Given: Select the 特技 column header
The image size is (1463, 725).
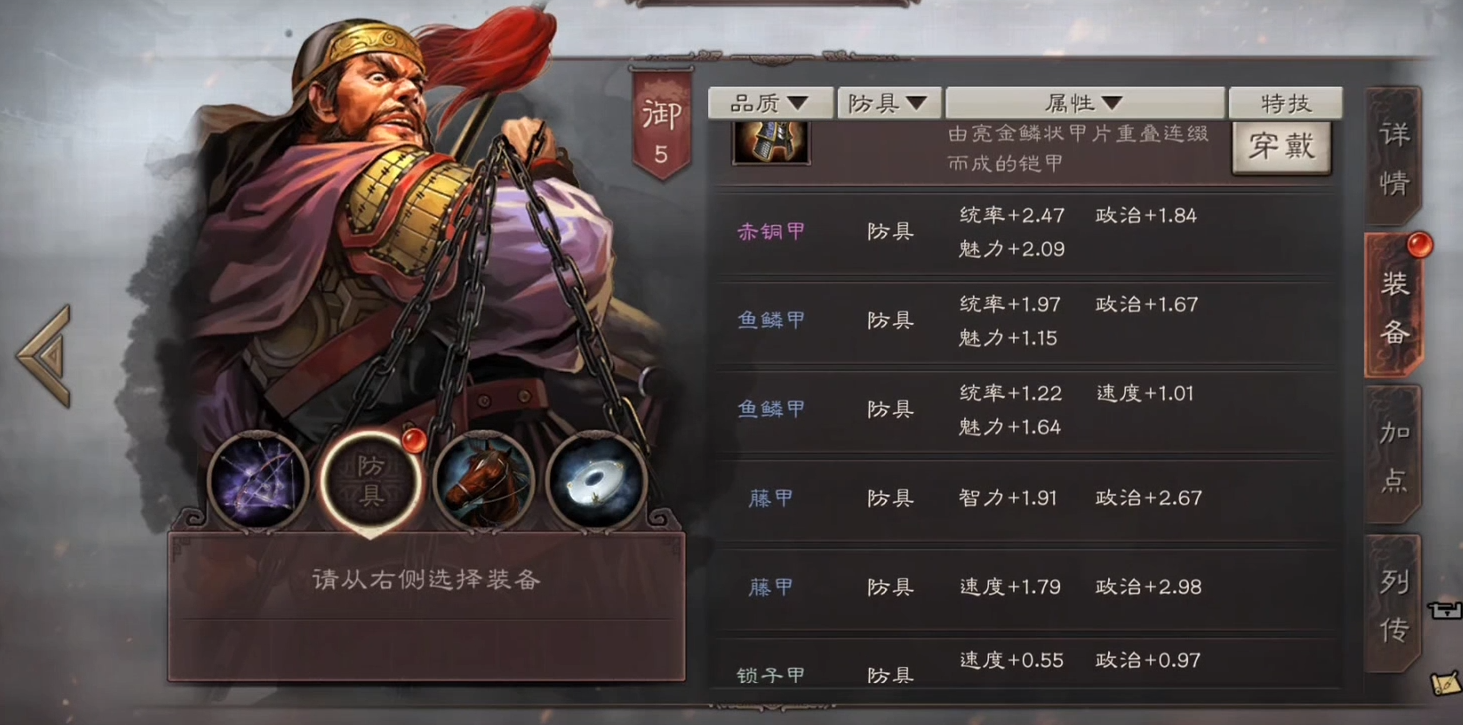Looking at the screenshot, I should [1285, 103].
